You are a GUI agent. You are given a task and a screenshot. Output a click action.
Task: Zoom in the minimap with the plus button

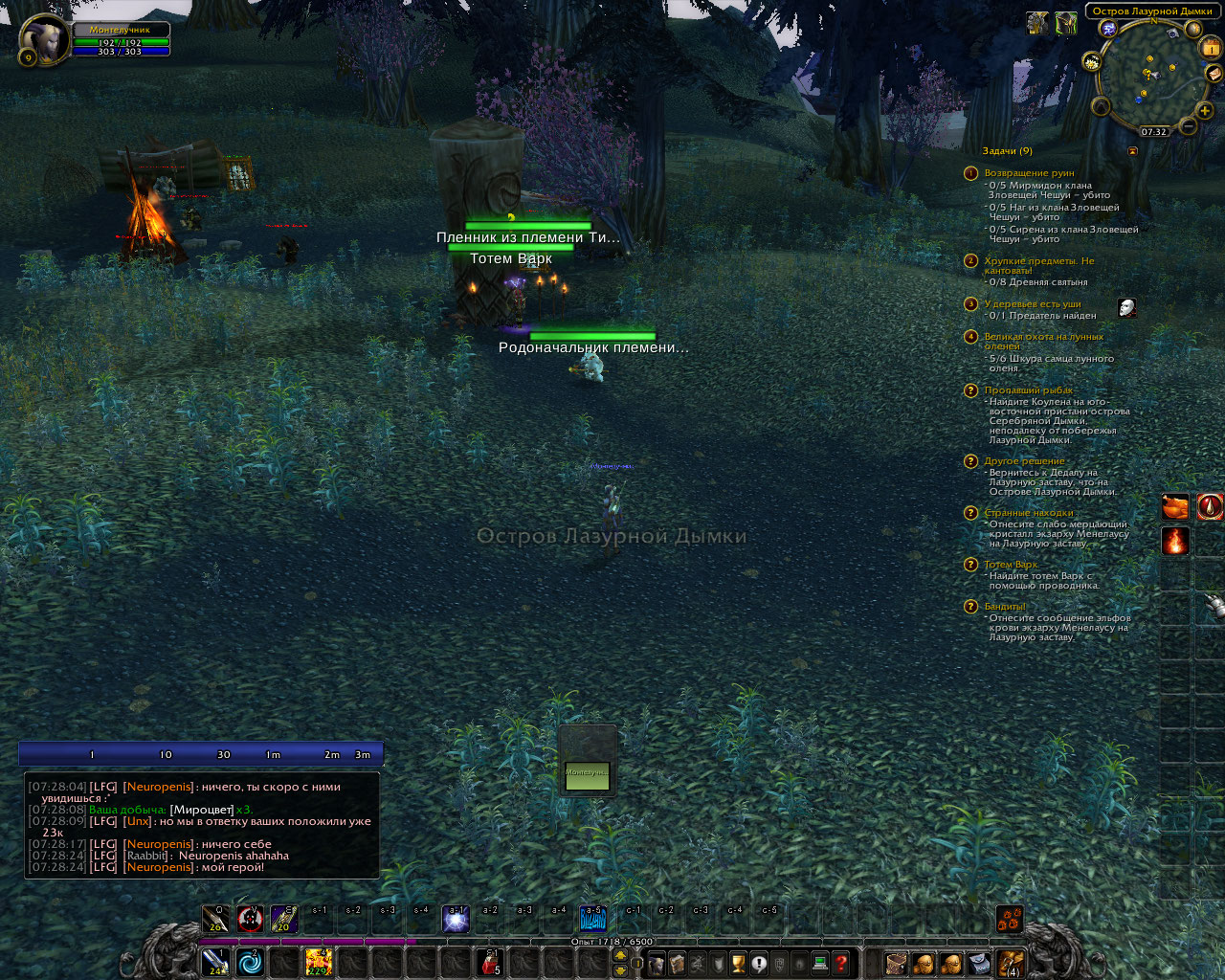click(x=1203, y=111)
